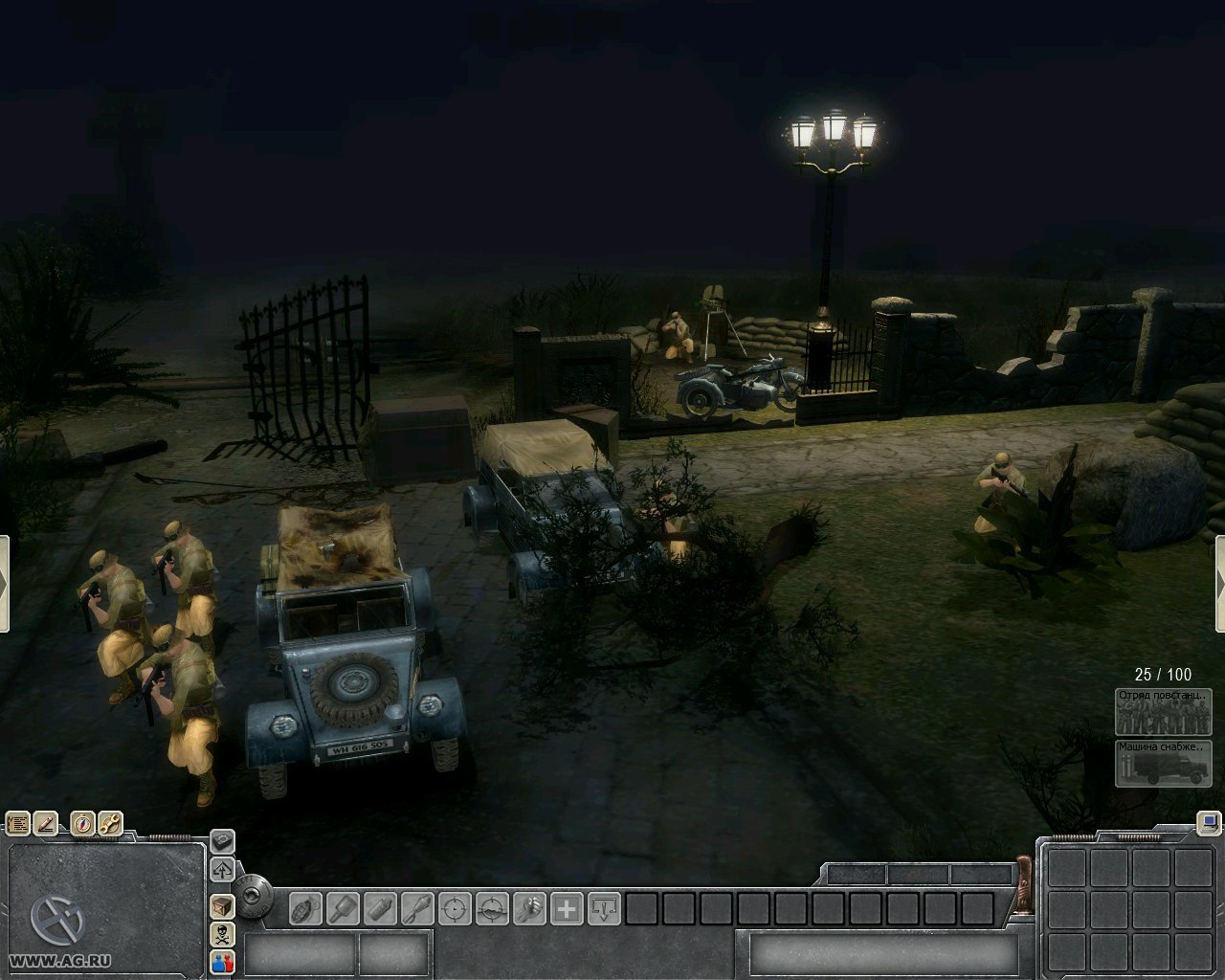The image size is (1225, 980).
Task: Click the medical cross heal button
Action: point(567,907)
